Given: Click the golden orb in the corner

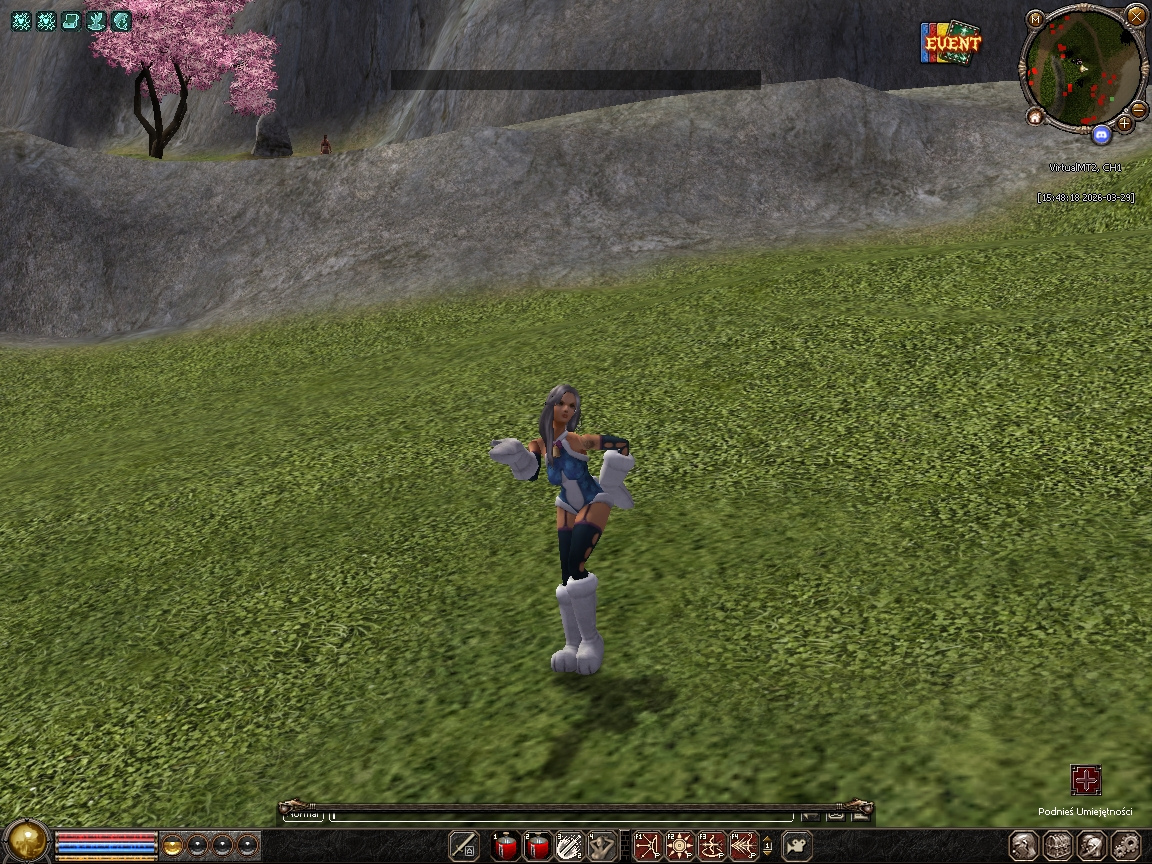Looking at the screenshot, I should 27,841.
